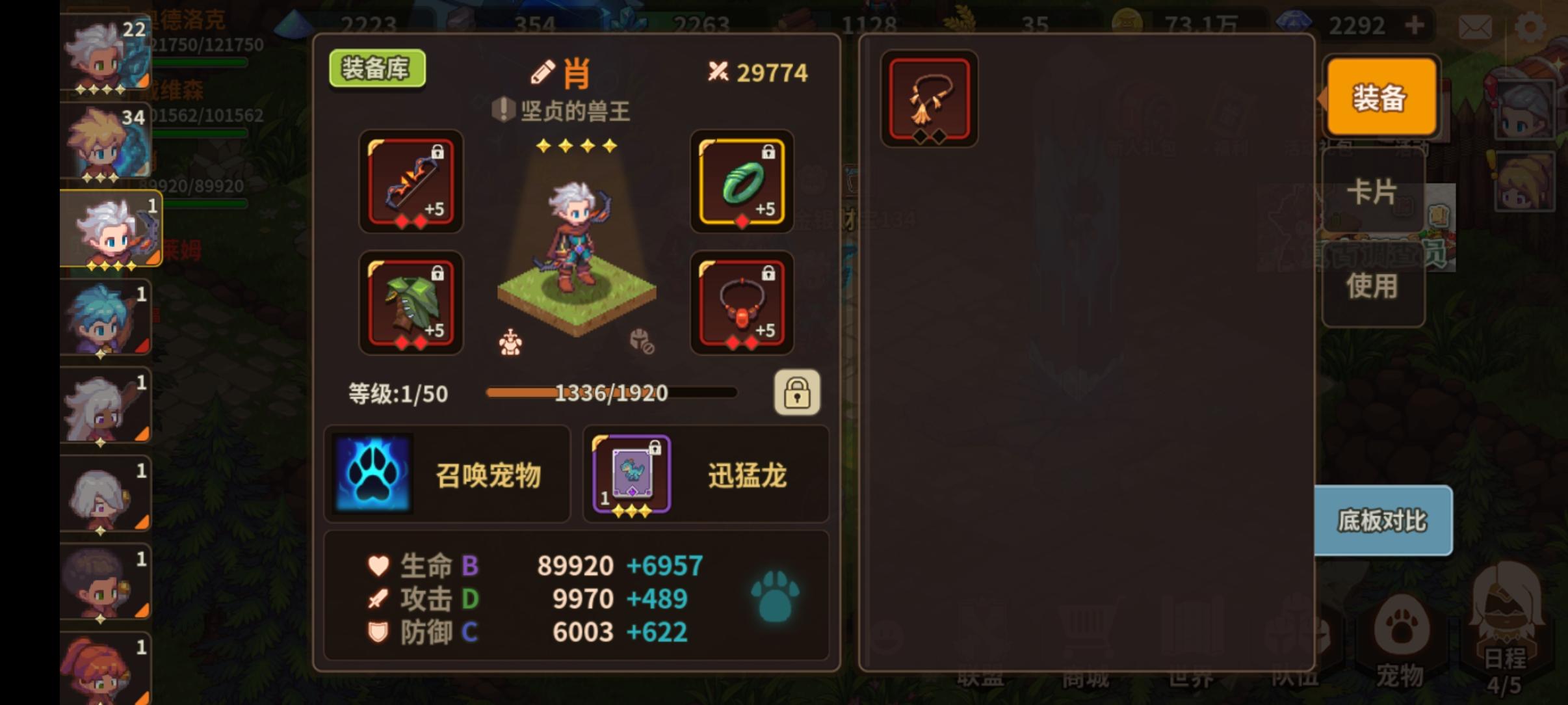The width and height of the screenshot is (1568, 705).
Task: Click the 底板对比 comparison button
Action: (1381, 521)
